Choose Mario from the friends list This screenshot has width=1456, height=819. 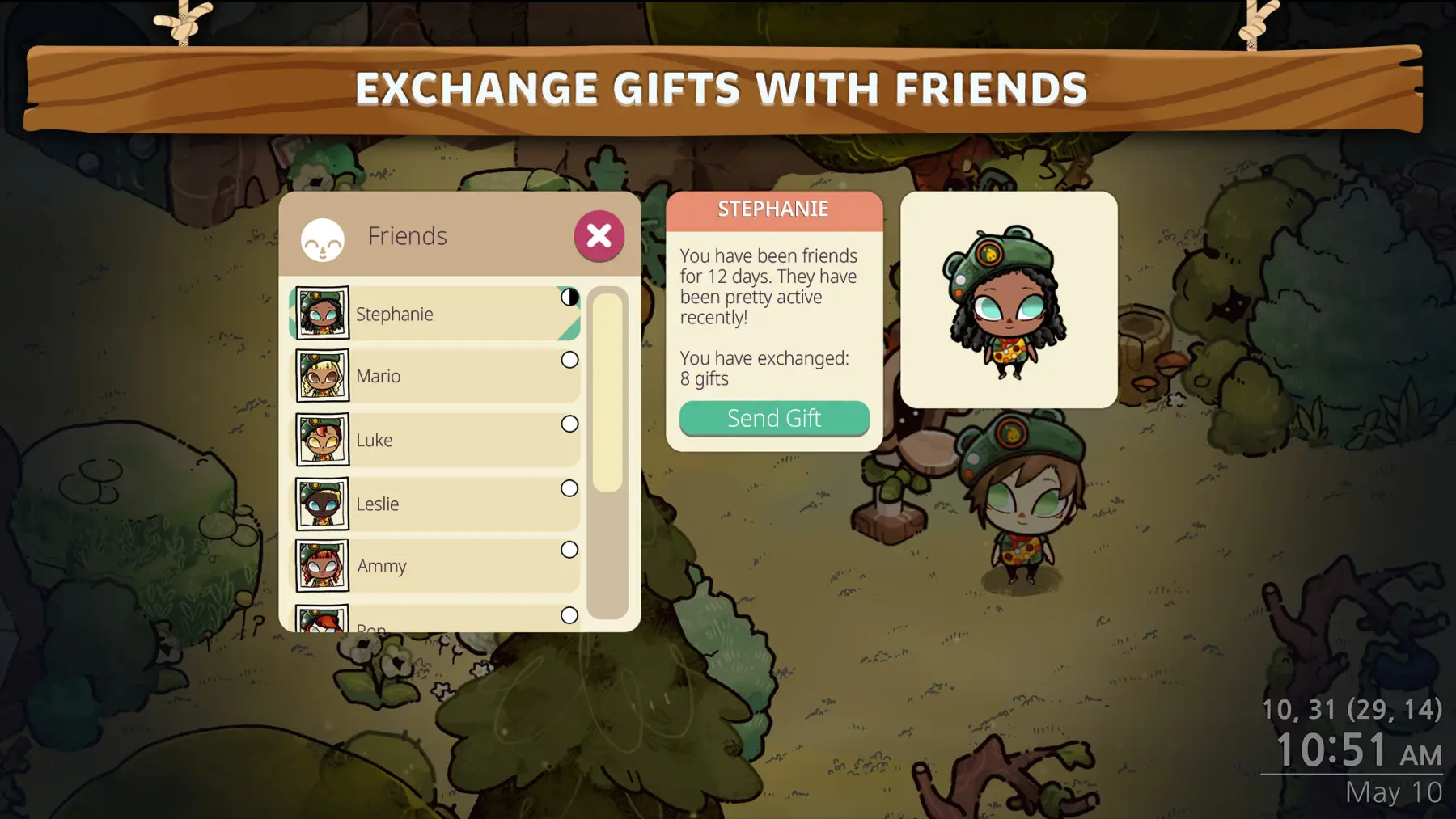tap(435, 376)
